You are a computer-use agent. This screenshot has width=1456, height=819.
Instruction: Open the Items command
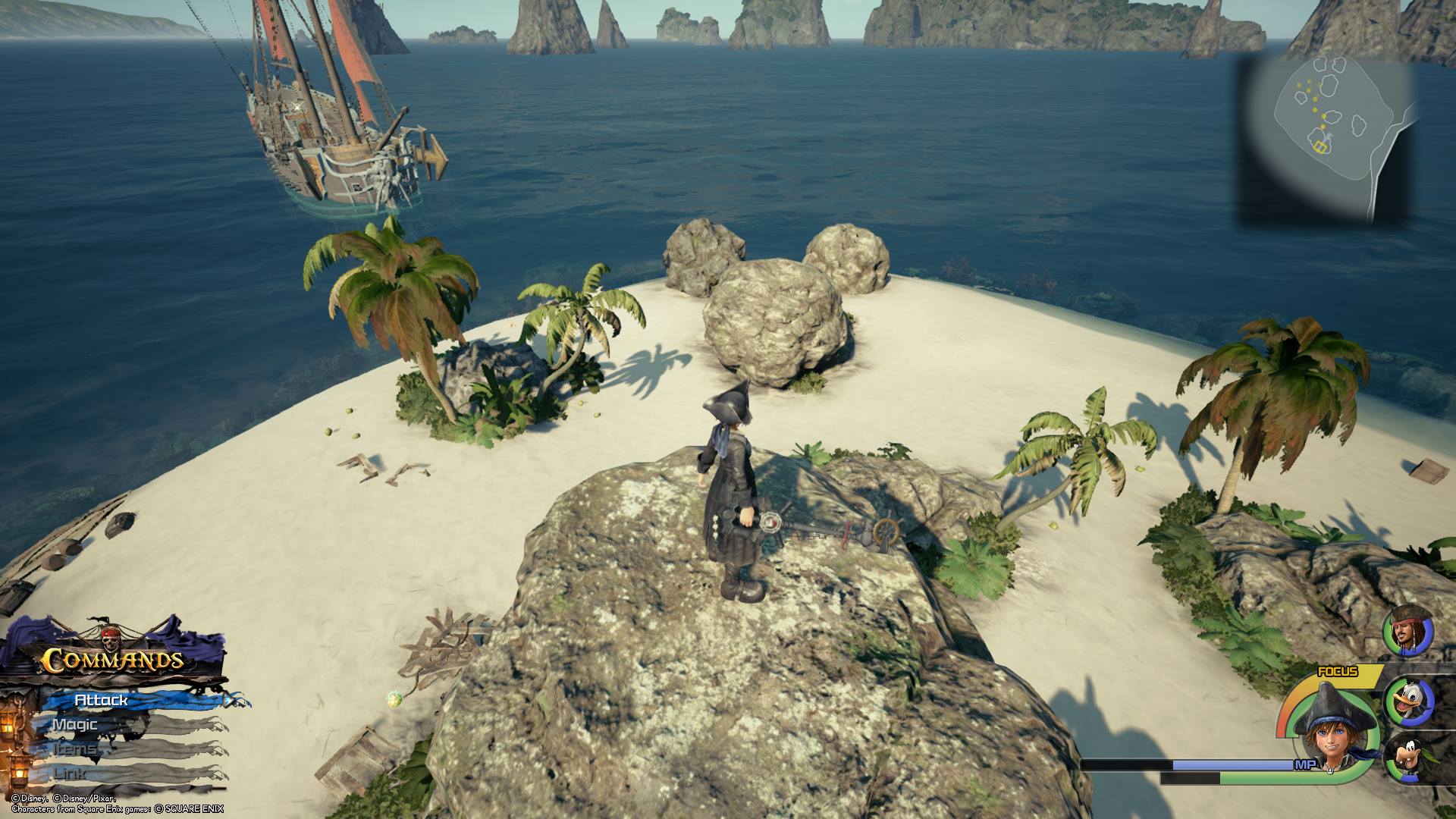(76, 749)
